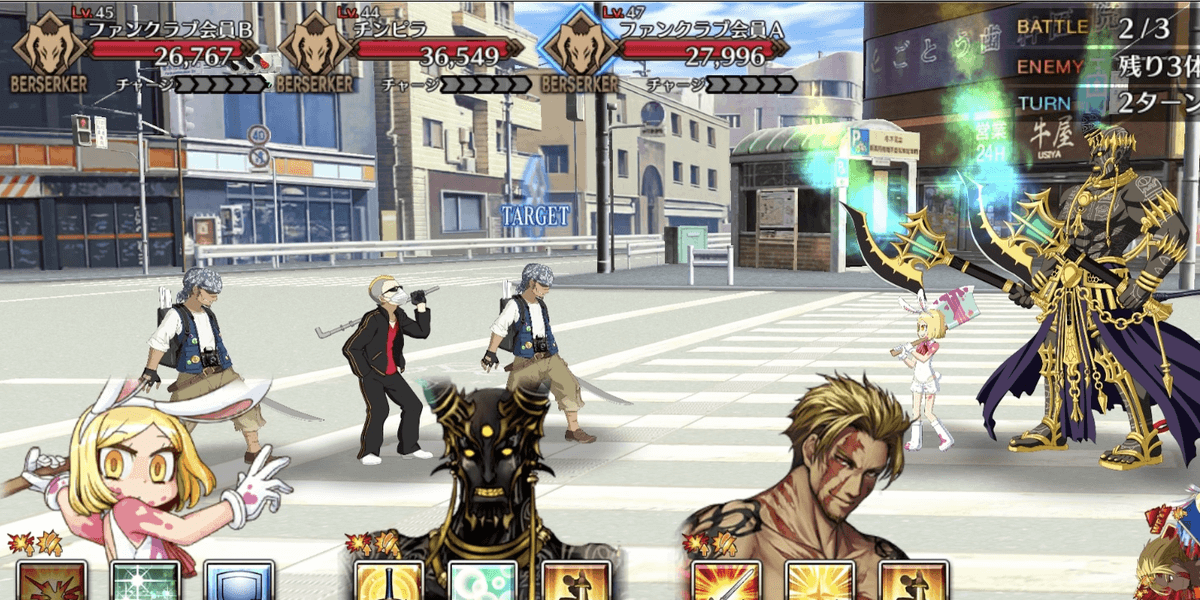Open the bunny-eared blonde servant portrait
Screen dimensions: 1200x600
point(150,480)
